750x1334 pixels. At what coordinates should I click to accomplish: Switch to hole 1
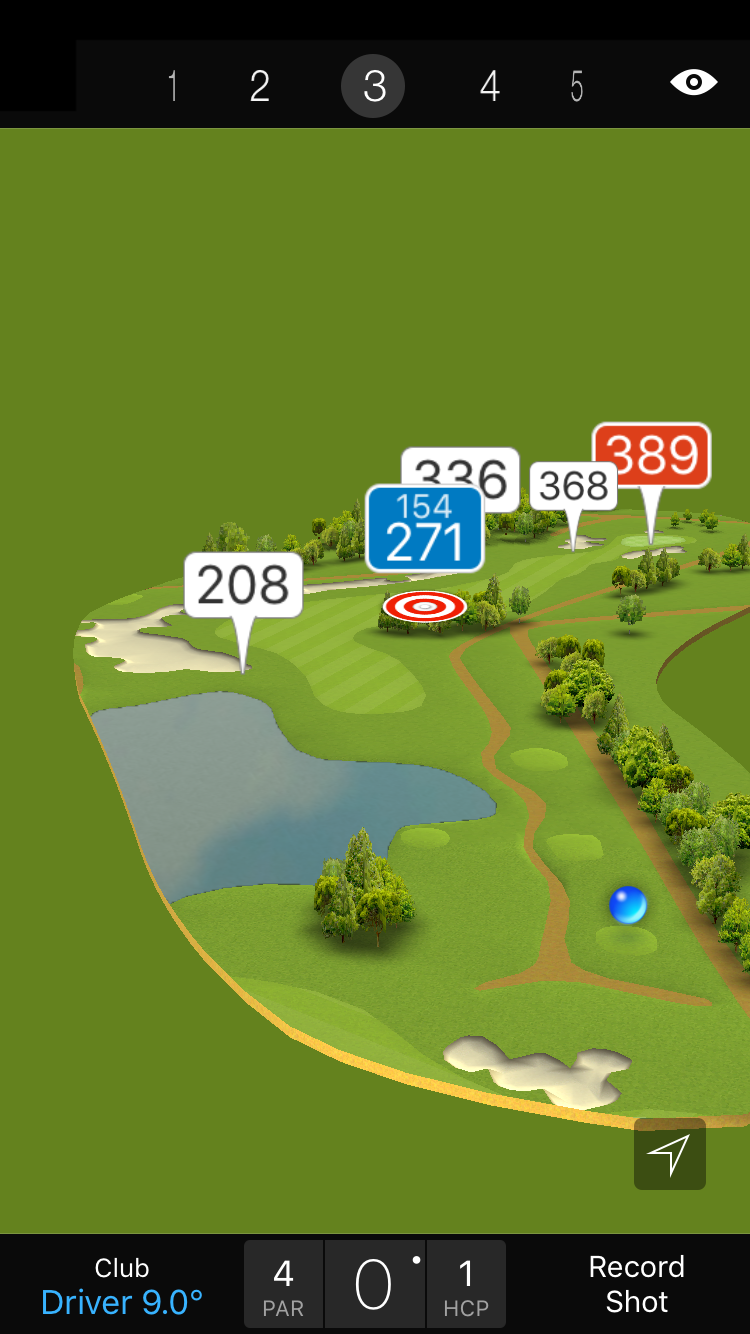pyautogui.click(x=173, y=86)
